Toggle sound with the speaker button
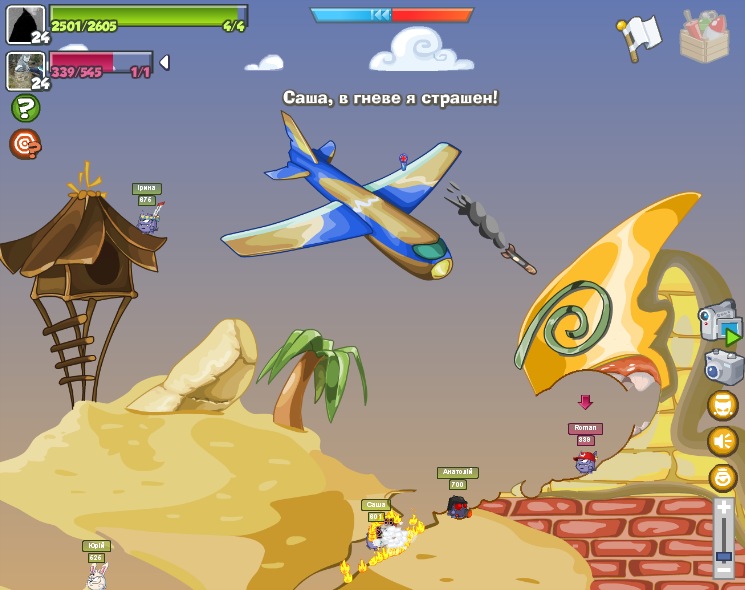This screenshot has height=590, width=745. pos(723,441)
